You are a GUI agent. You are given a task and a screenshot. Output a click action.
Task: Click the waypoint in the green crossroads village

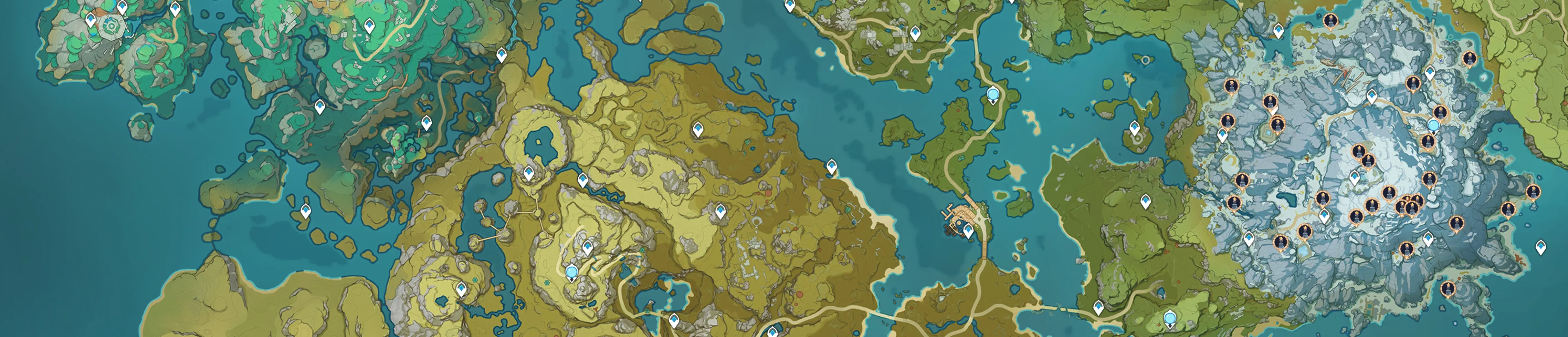coord(915,33)
